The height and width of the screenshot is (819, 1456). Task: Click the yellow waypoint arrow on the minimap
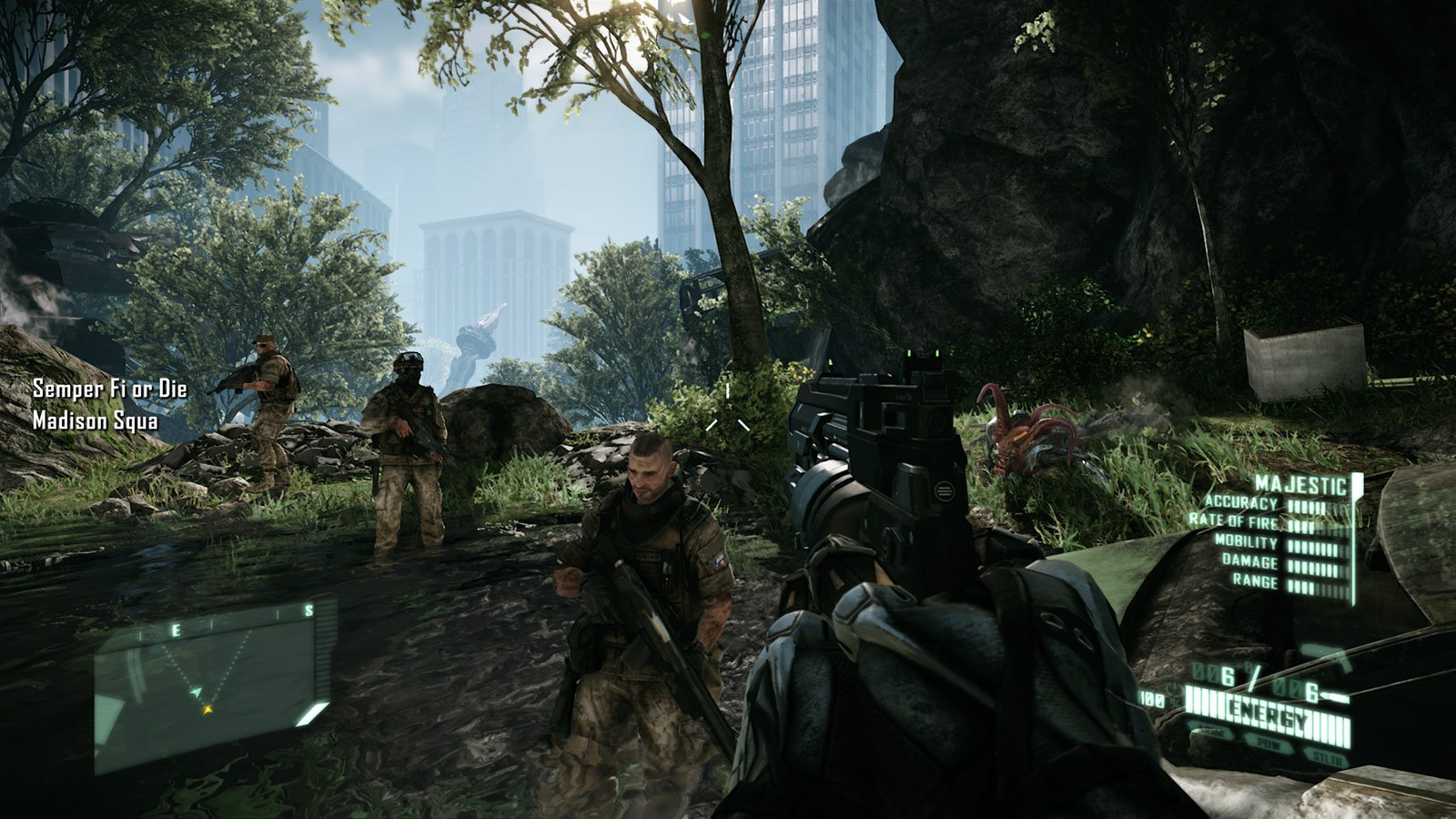point(208,710)
